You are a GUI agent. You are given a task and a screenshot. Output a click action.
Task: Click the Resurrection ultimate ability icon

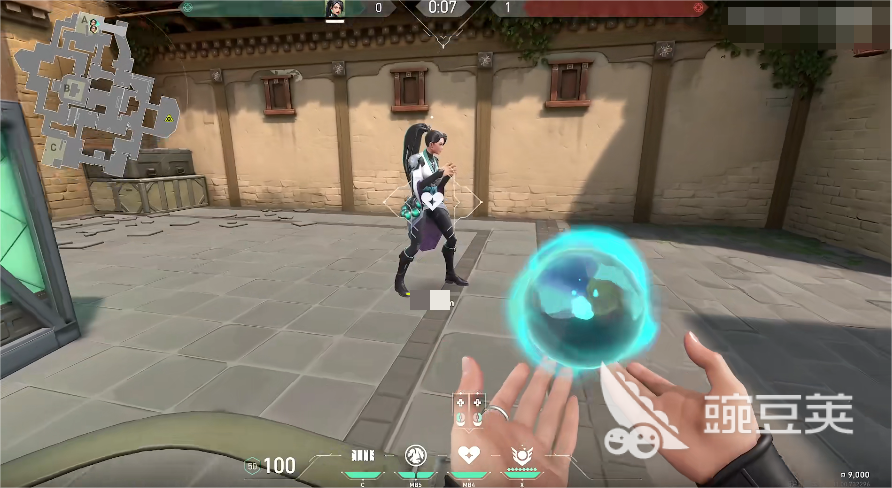click(520, 457)
